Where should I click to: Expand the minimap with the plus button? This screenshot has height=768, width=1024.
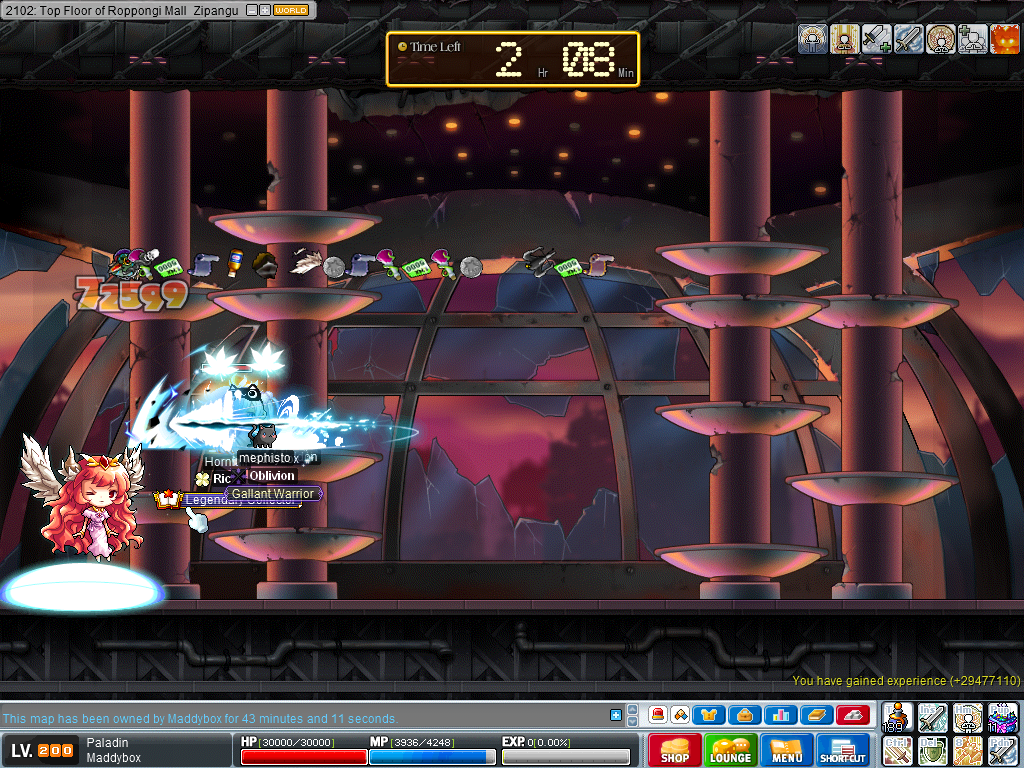coord(264,10)
